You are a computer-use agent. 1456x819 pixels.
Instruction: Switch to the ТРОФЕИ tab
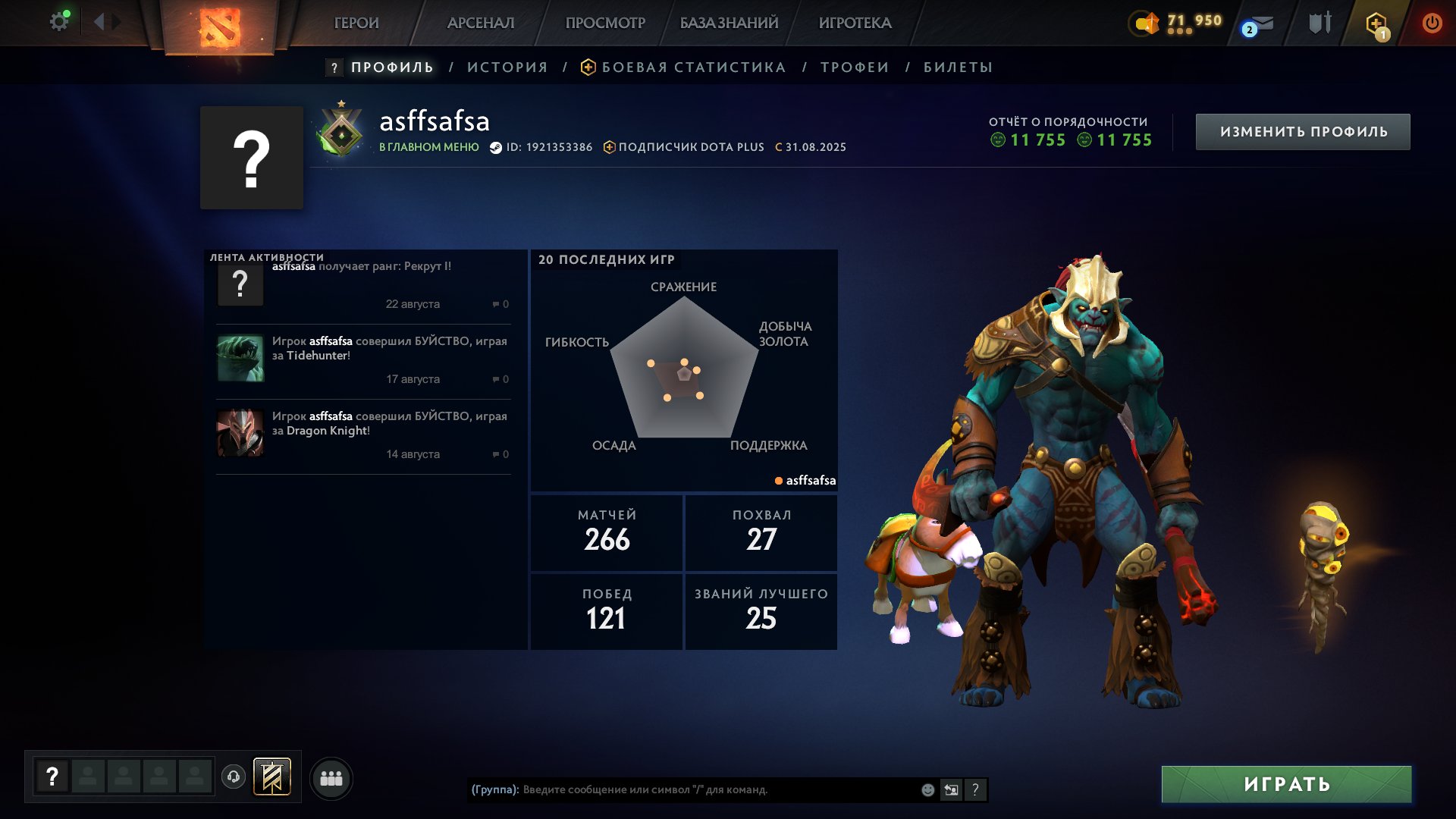coord(855,67)
